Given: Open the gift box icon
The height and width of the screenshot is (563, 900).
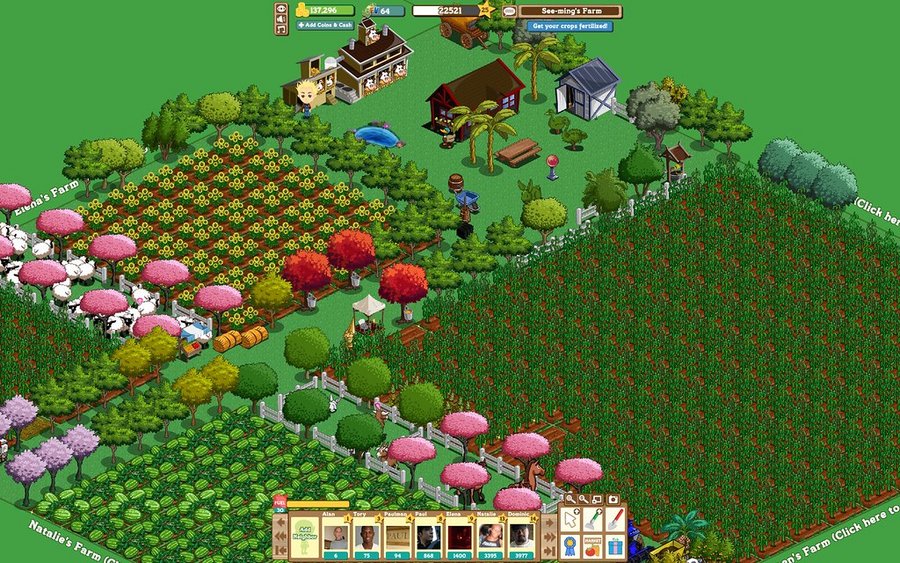Looking at the screenshot, I should (615, 546).
